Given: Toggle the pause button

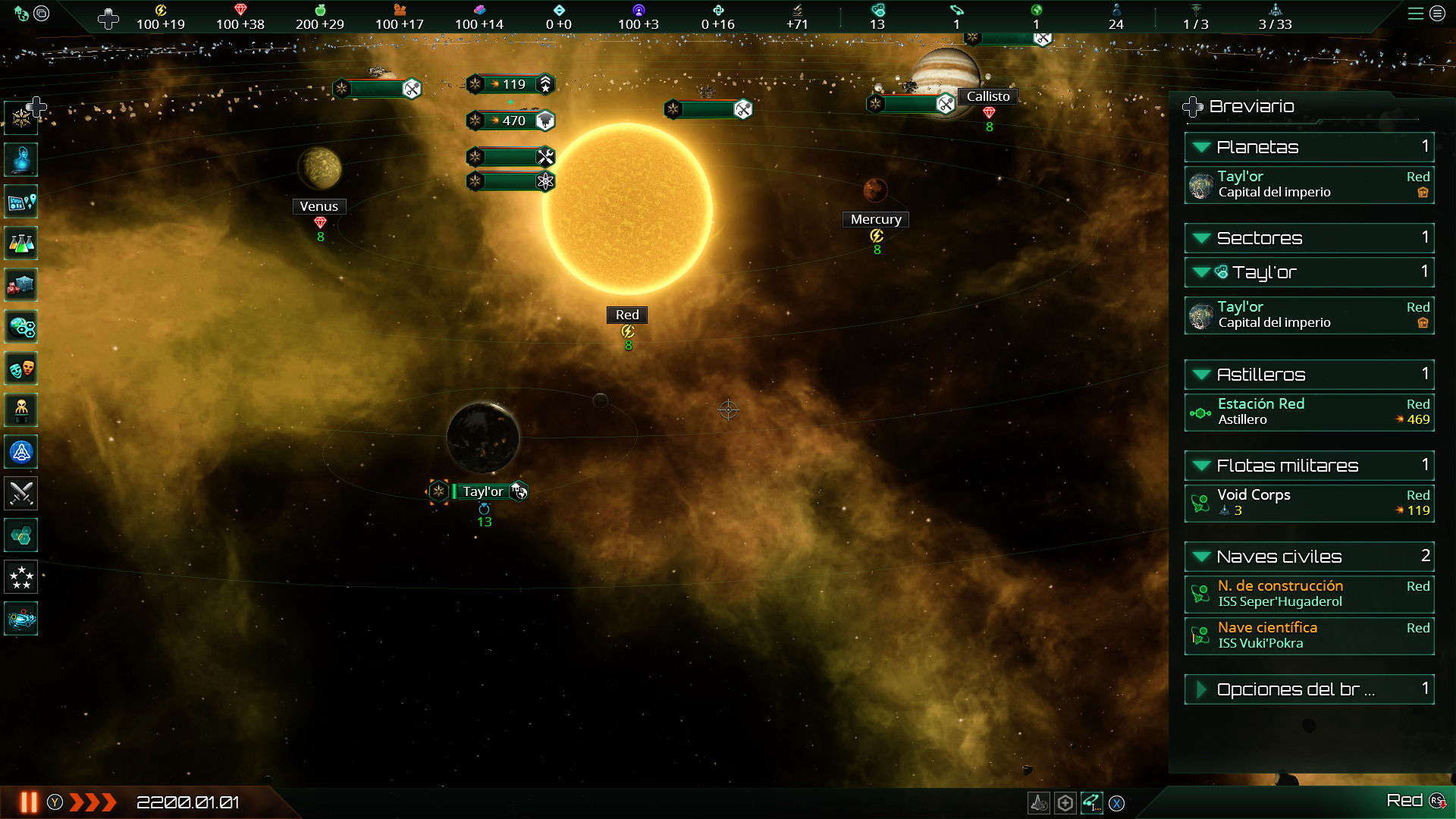Looking at the screenshot, I should 29,802.
